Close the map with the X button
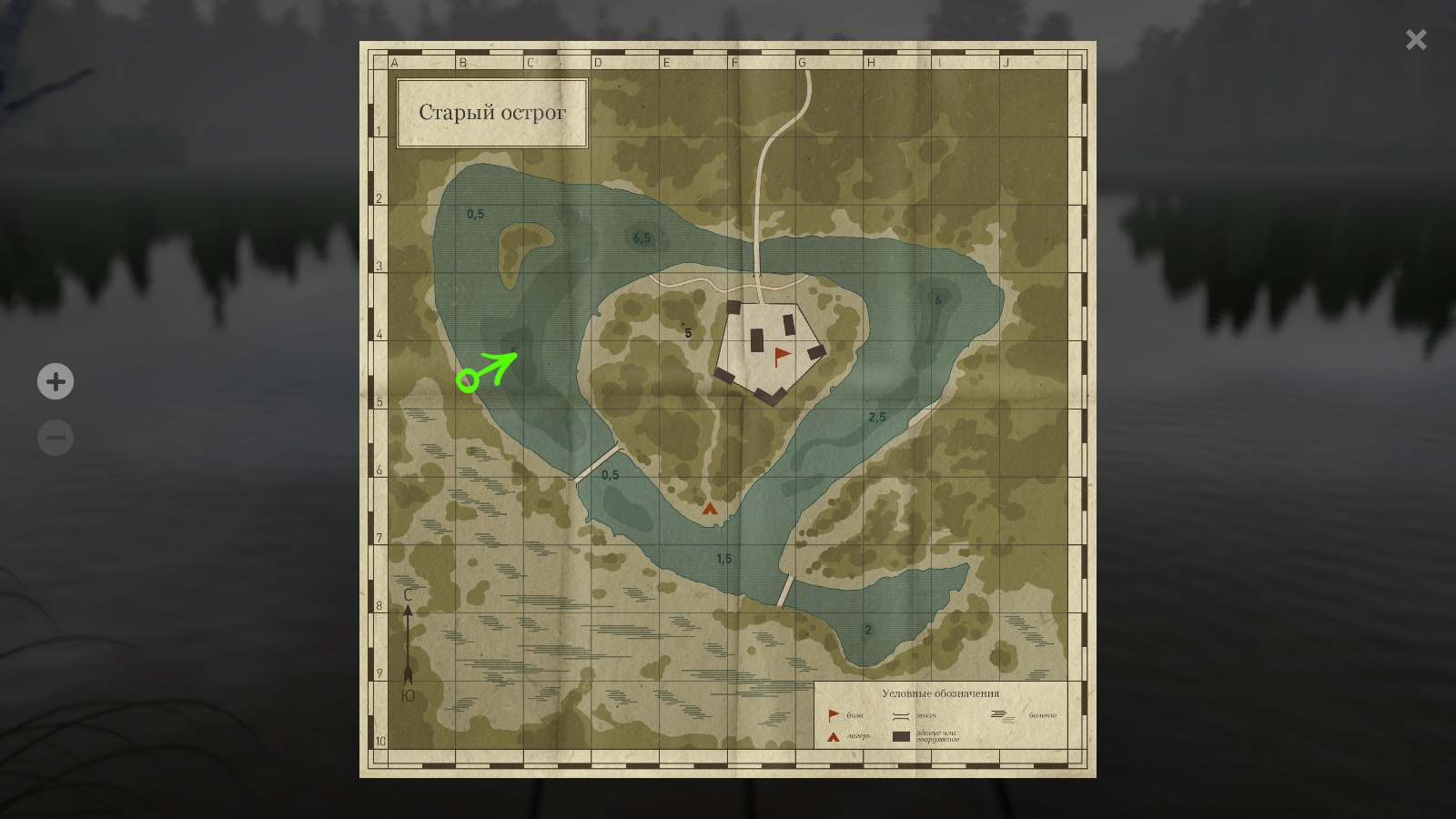 coord(1416,39)
